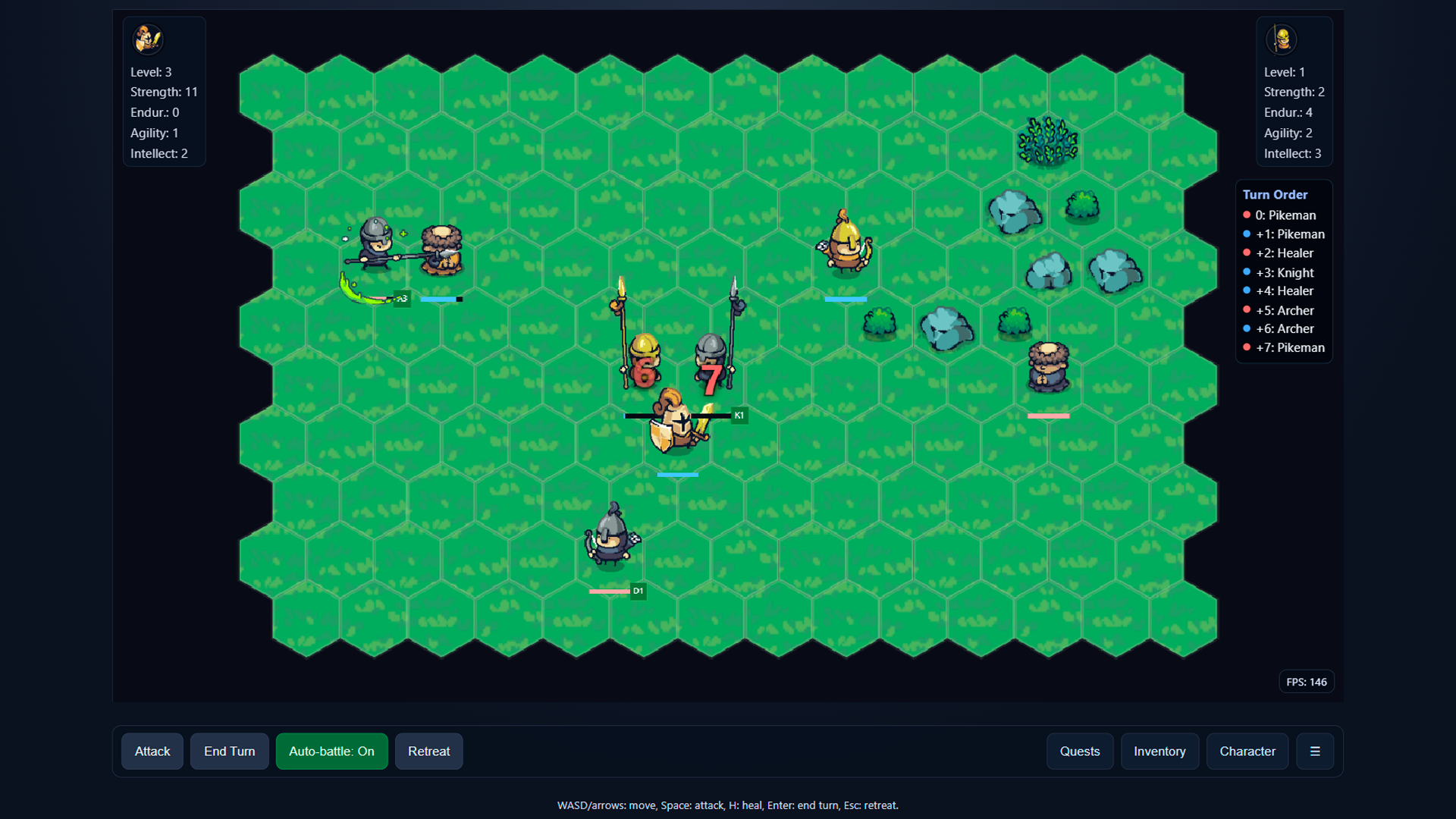Click the '+3: Knight' entry in Turn Order
Image resolution: width=1456 pixels, height=819 pixels.
(1285, 272)
